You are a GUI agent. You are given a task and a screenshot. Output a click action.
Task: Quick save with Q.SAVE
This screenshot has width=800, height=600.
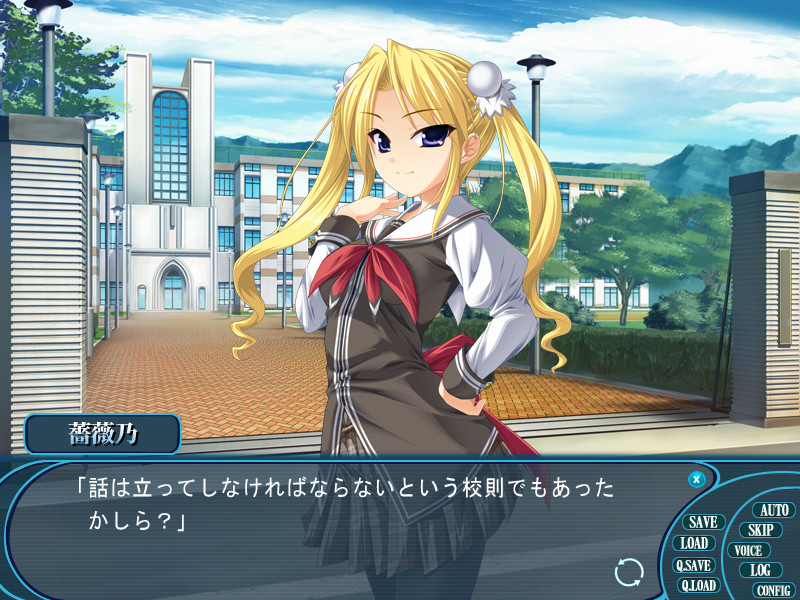coord(692,565)
